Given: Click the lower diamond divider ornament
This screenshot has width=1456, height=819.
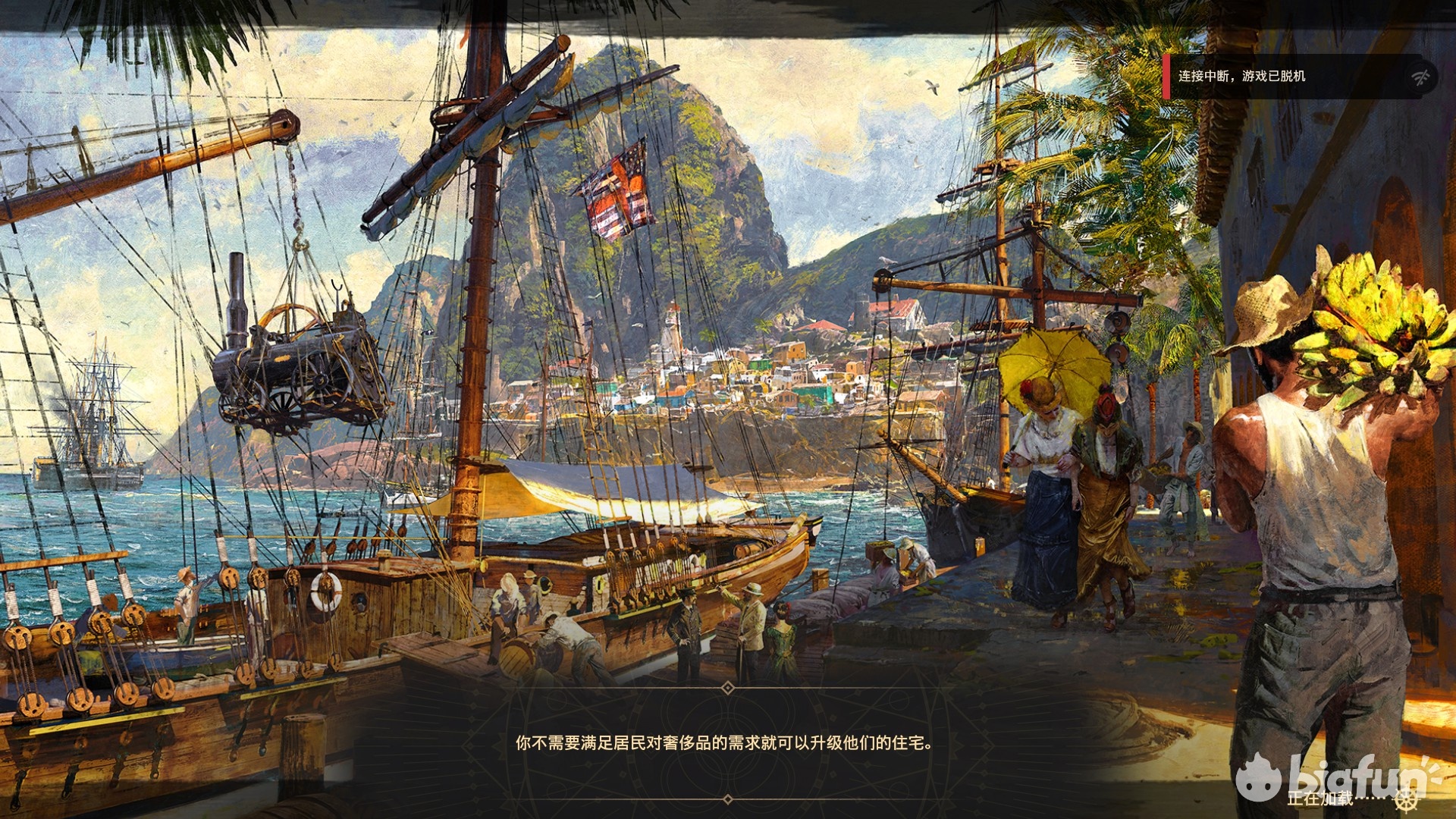Looking at the screenshot, I should click(x=726, y=798).
